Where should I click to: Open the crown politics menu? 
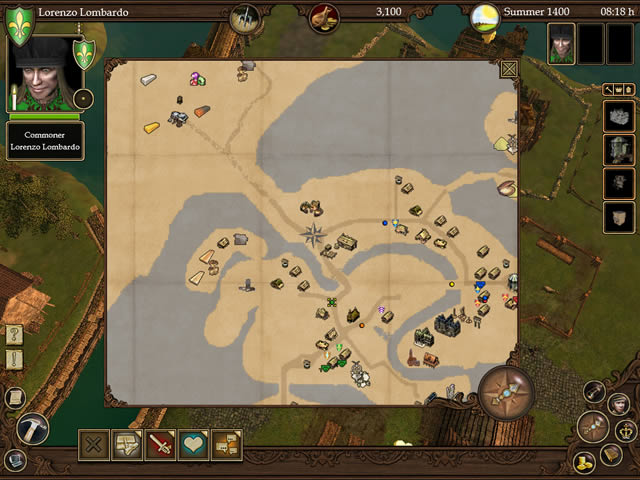click(625, 431)
